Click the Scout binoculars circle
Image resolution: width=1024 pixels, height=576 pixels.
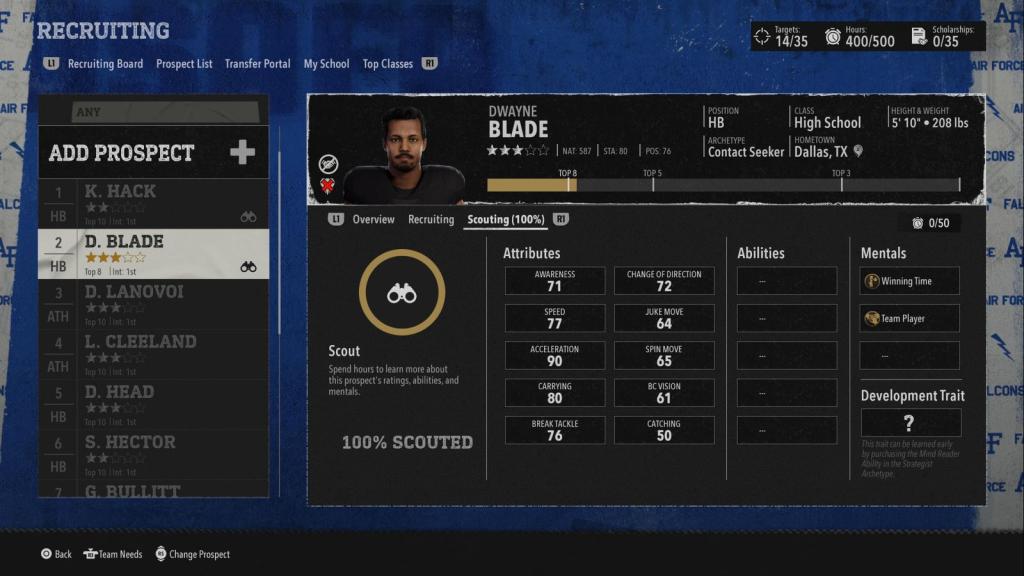[x=401, y=292]
